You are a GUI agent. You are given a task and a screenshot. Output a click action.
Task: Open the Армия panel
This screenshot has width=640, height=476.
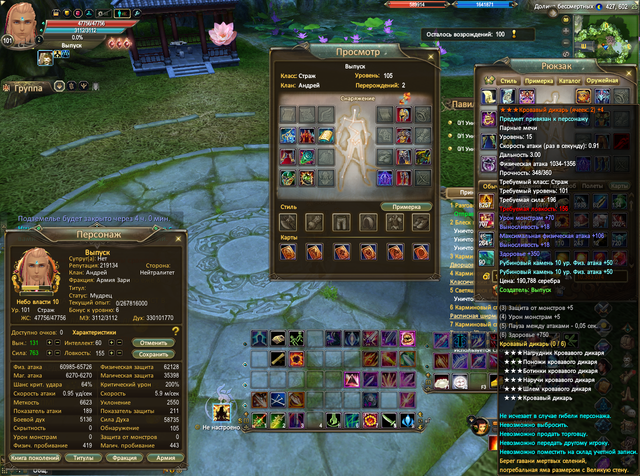click(165, 456)
